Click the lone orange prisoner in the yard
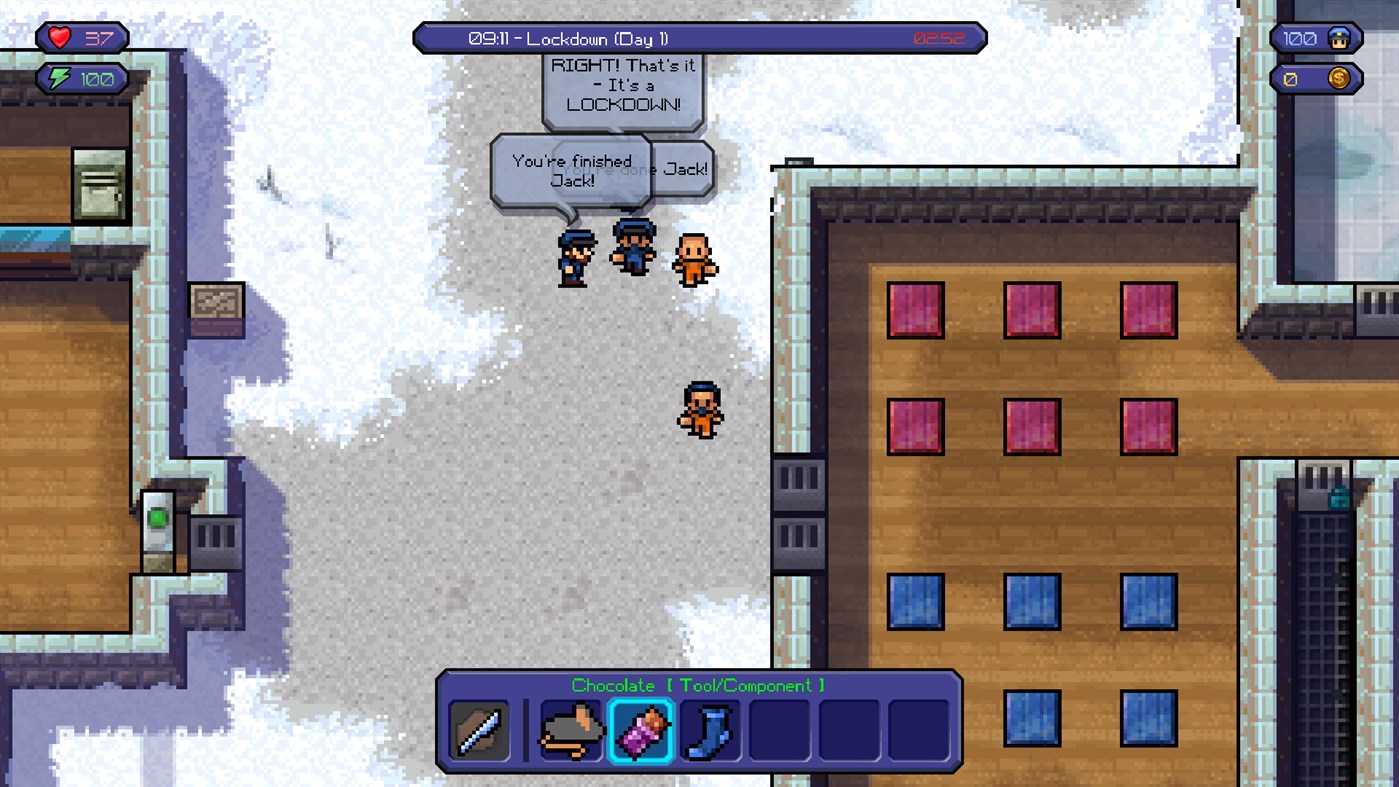The image size is (1399, 787). [702, 408]
